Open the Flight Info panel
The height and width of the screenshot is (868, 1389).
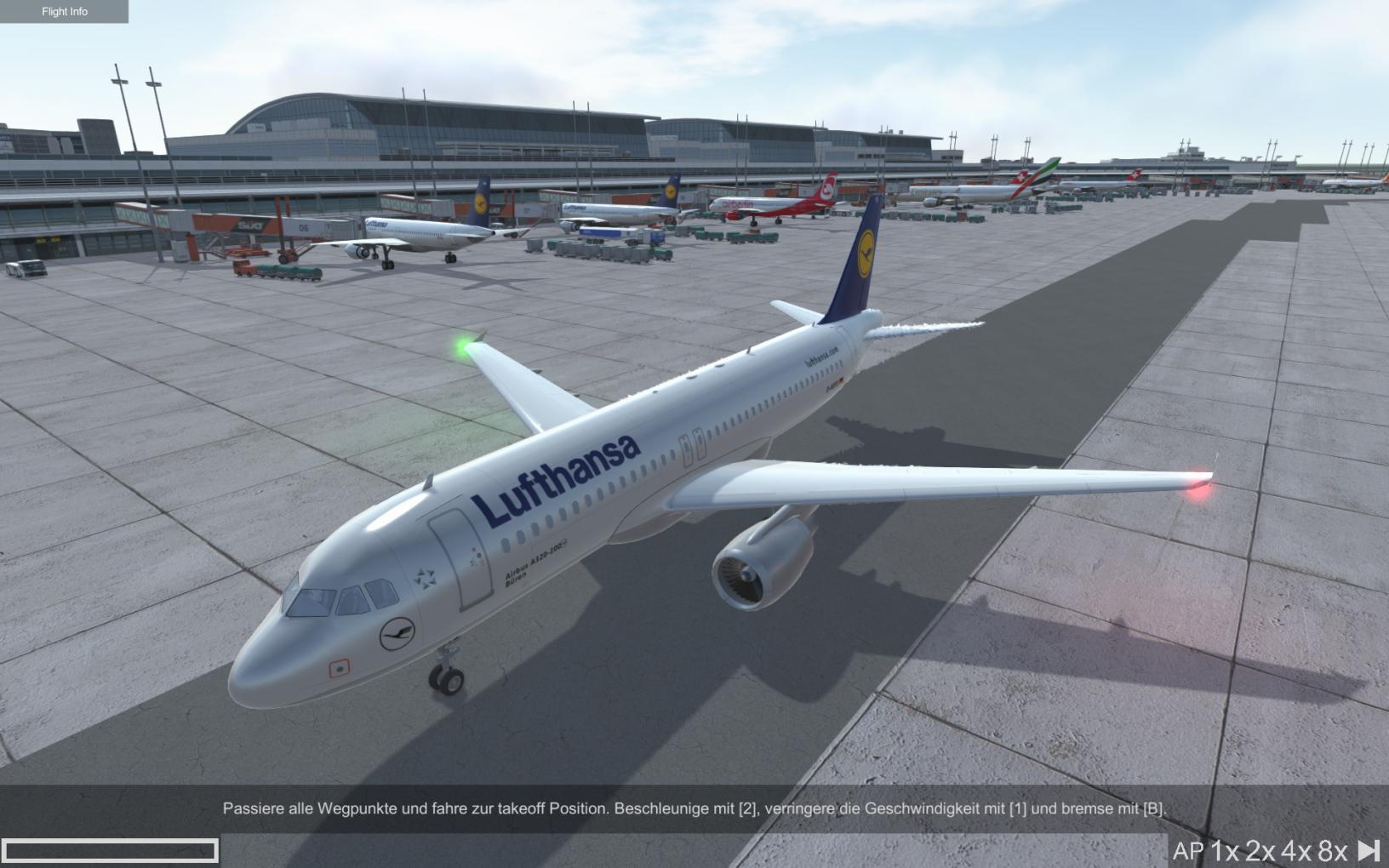point(64,11)
